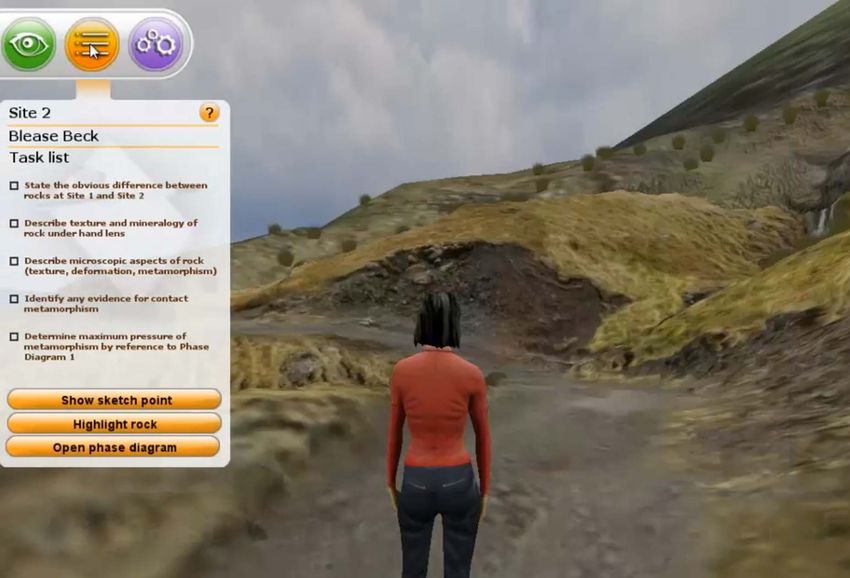Click the question mark help icon
This screenshot has height=578, width=850.
pos(209,113)
